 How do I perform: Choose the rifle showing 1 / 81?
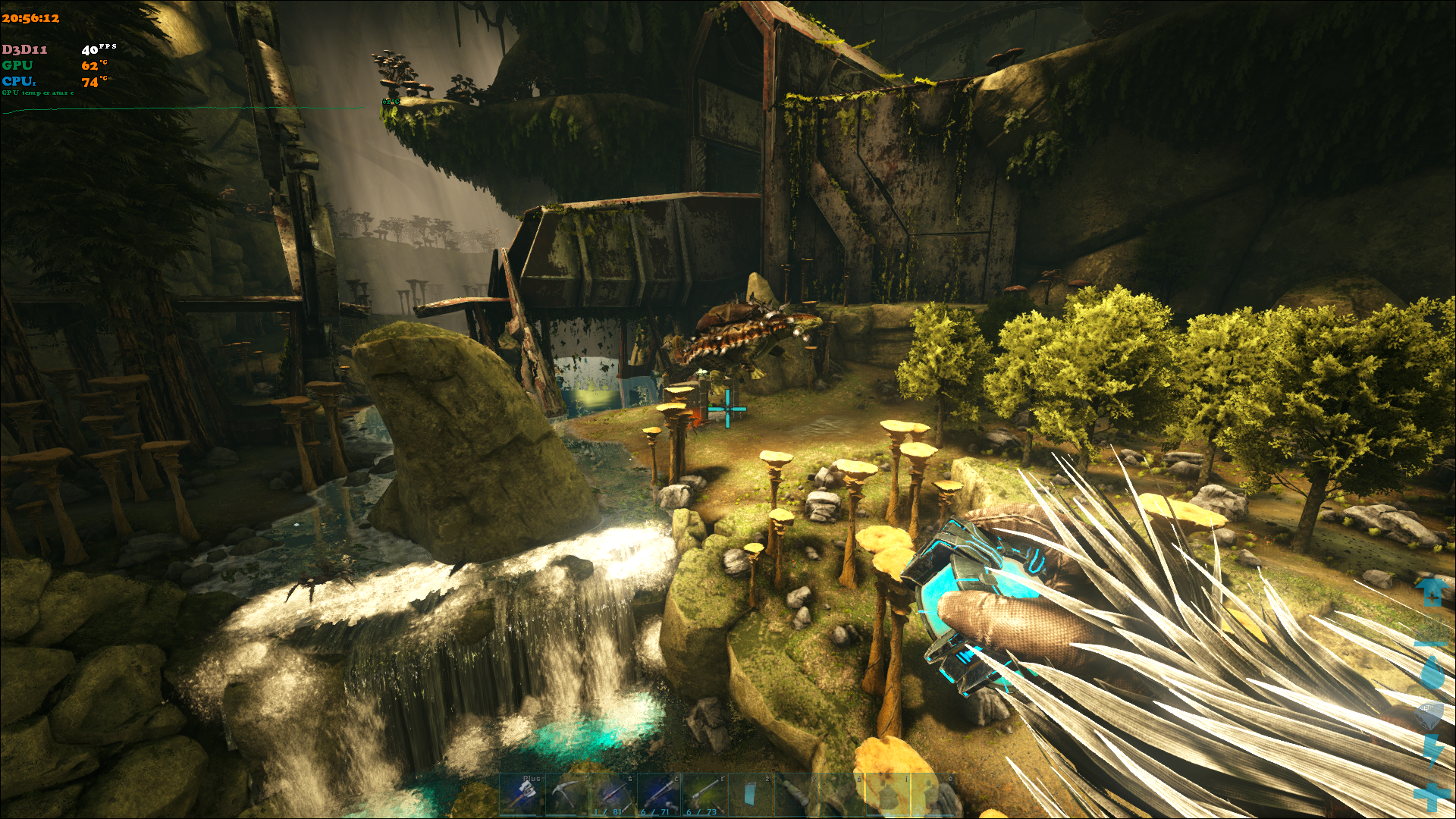(x=613, y=794)
